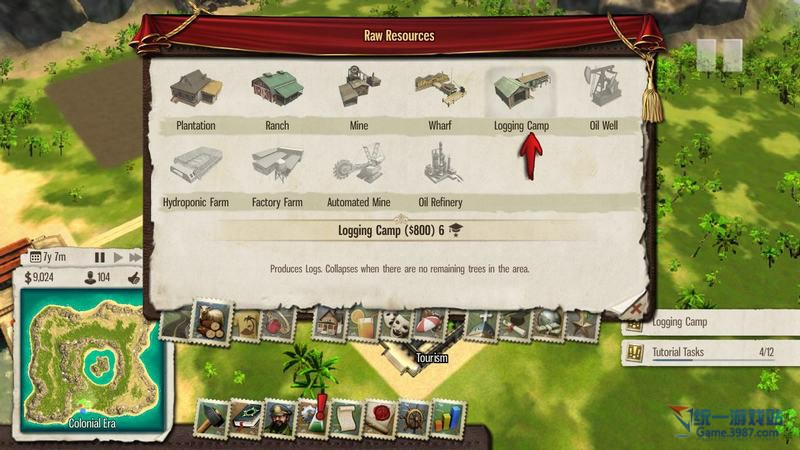Choose the Plantation building
Image resolution: width=800 pixels, height=450 pixels.
(196, 93)
